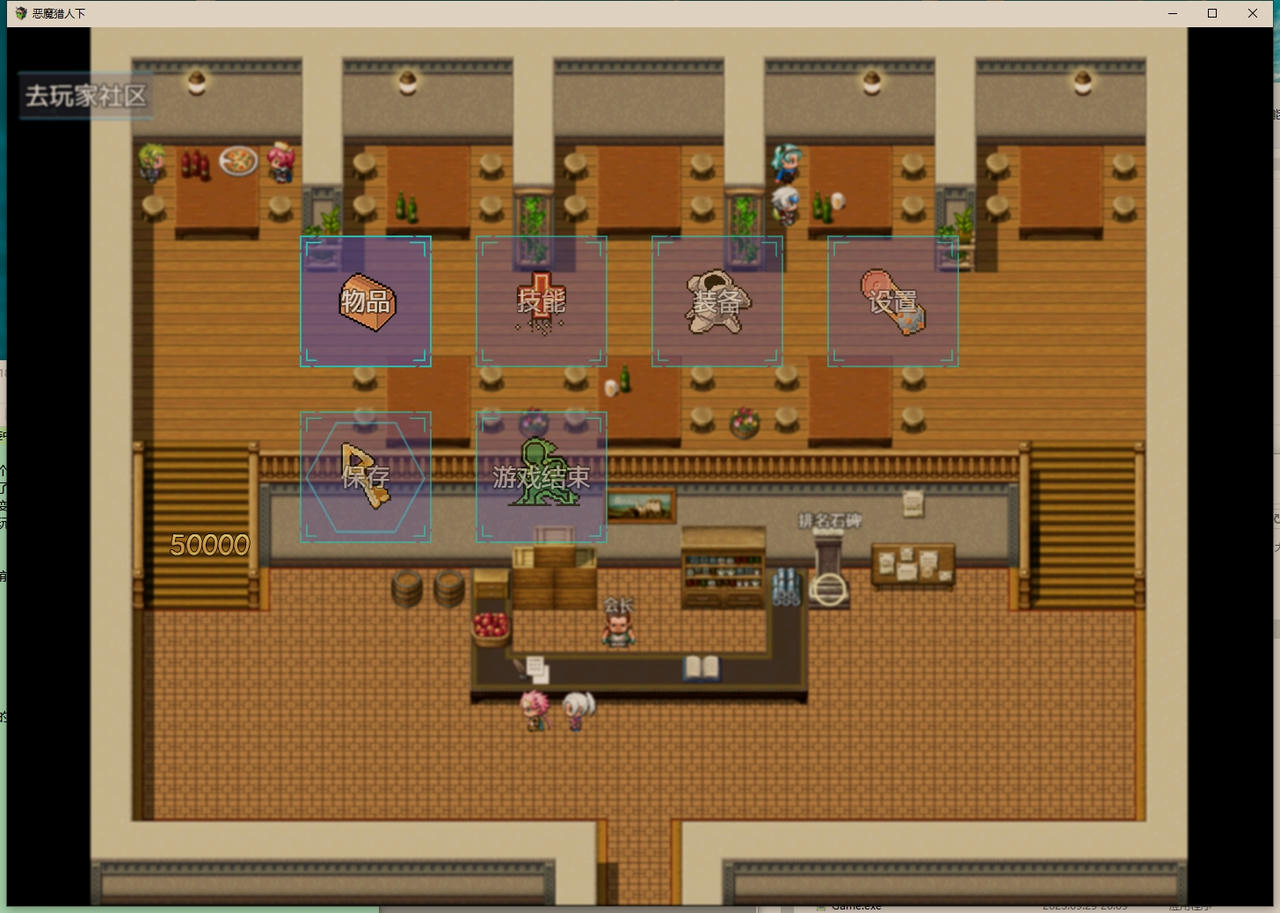Choose the 设置 settings tile
The width and height of the screenshot is (1280, 913).
(893, 301)
